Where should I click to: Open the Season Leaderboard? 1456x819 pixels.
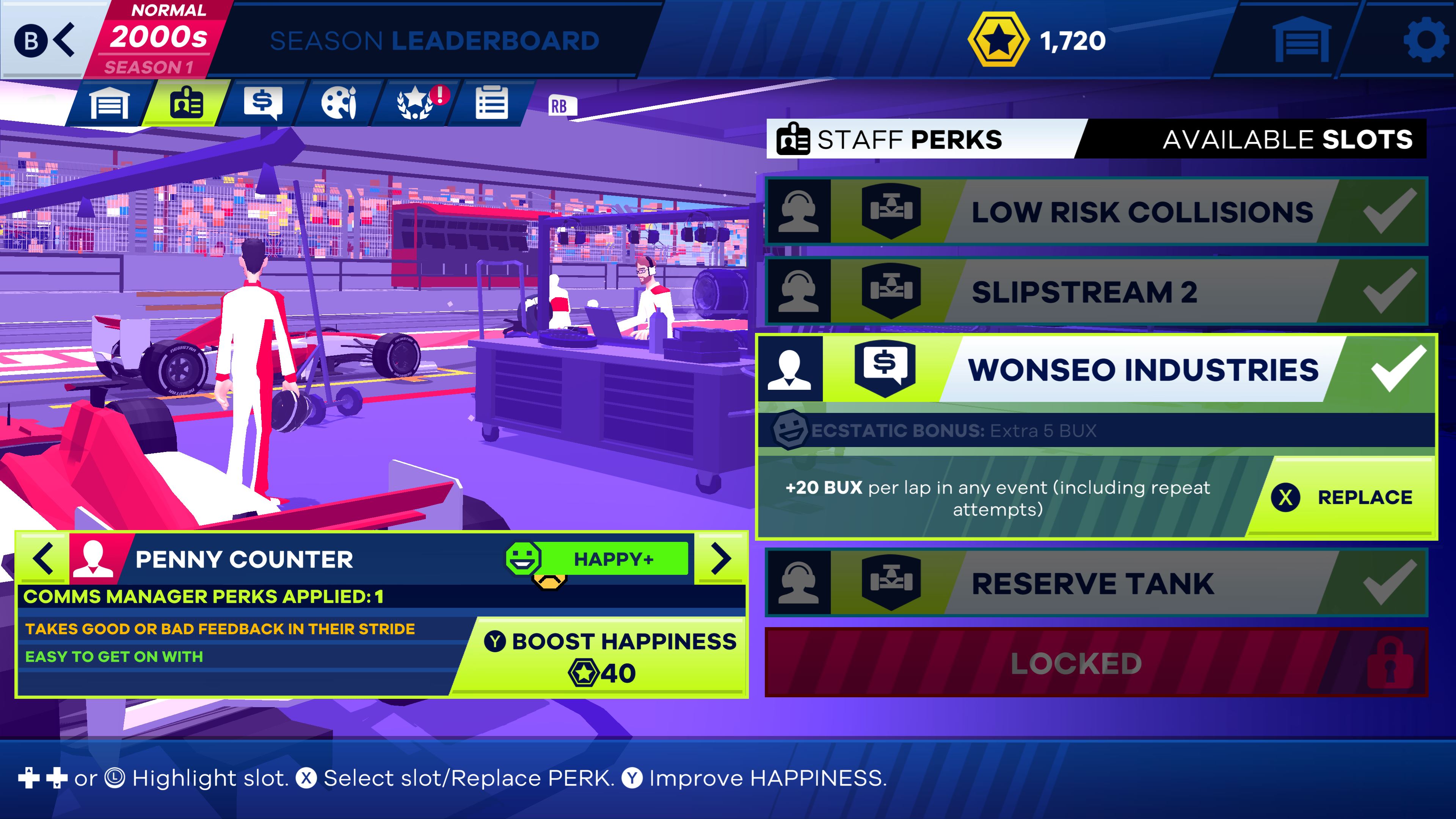[x=434, y=41]
